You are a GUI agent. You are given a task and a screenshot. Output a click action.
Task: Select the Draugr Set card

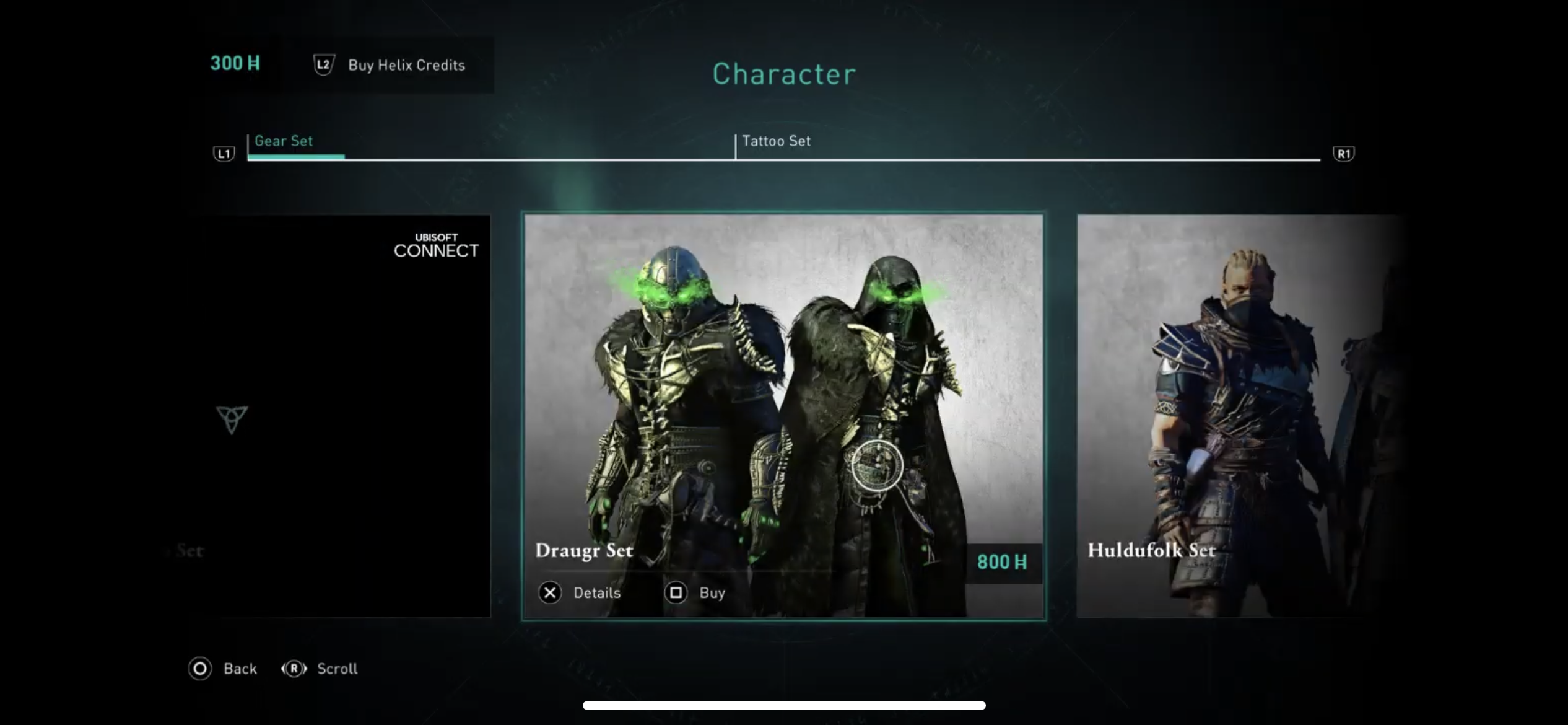coord(783,384)
